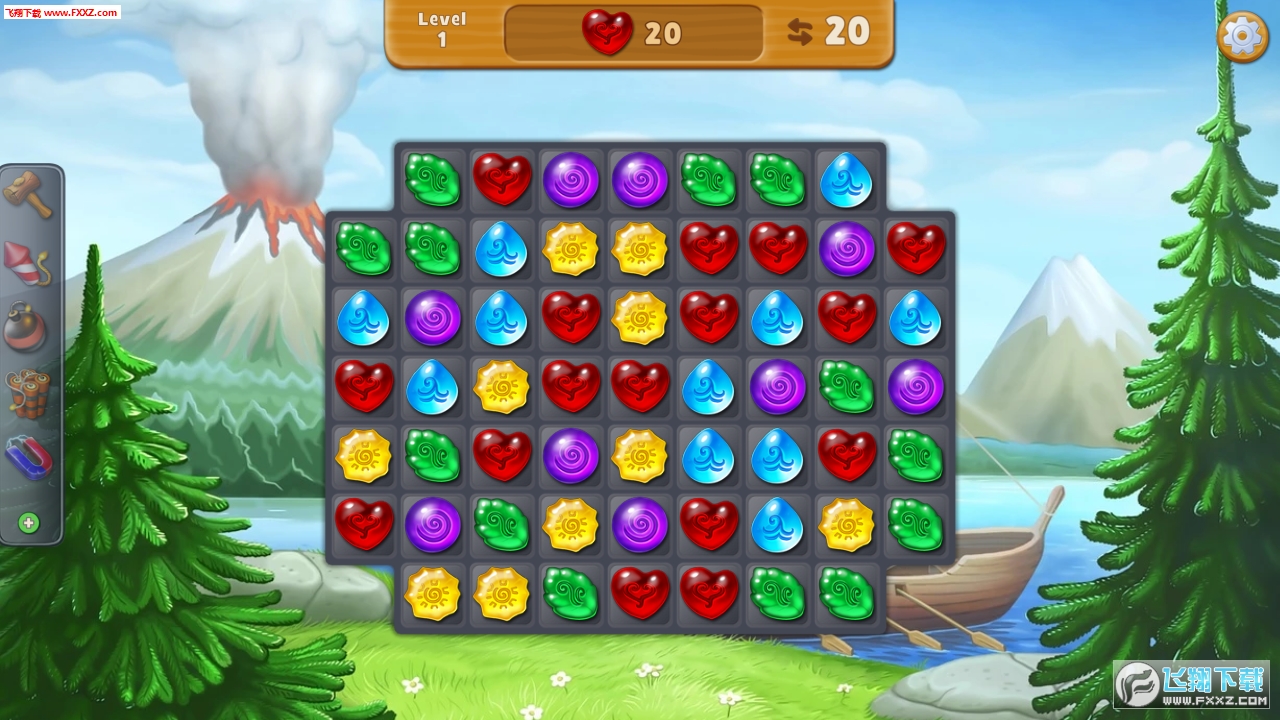Click the green plus button under boosters
Image resolution: width=1280 pixels, height=720 pixels.
click(x=29, y=522)
